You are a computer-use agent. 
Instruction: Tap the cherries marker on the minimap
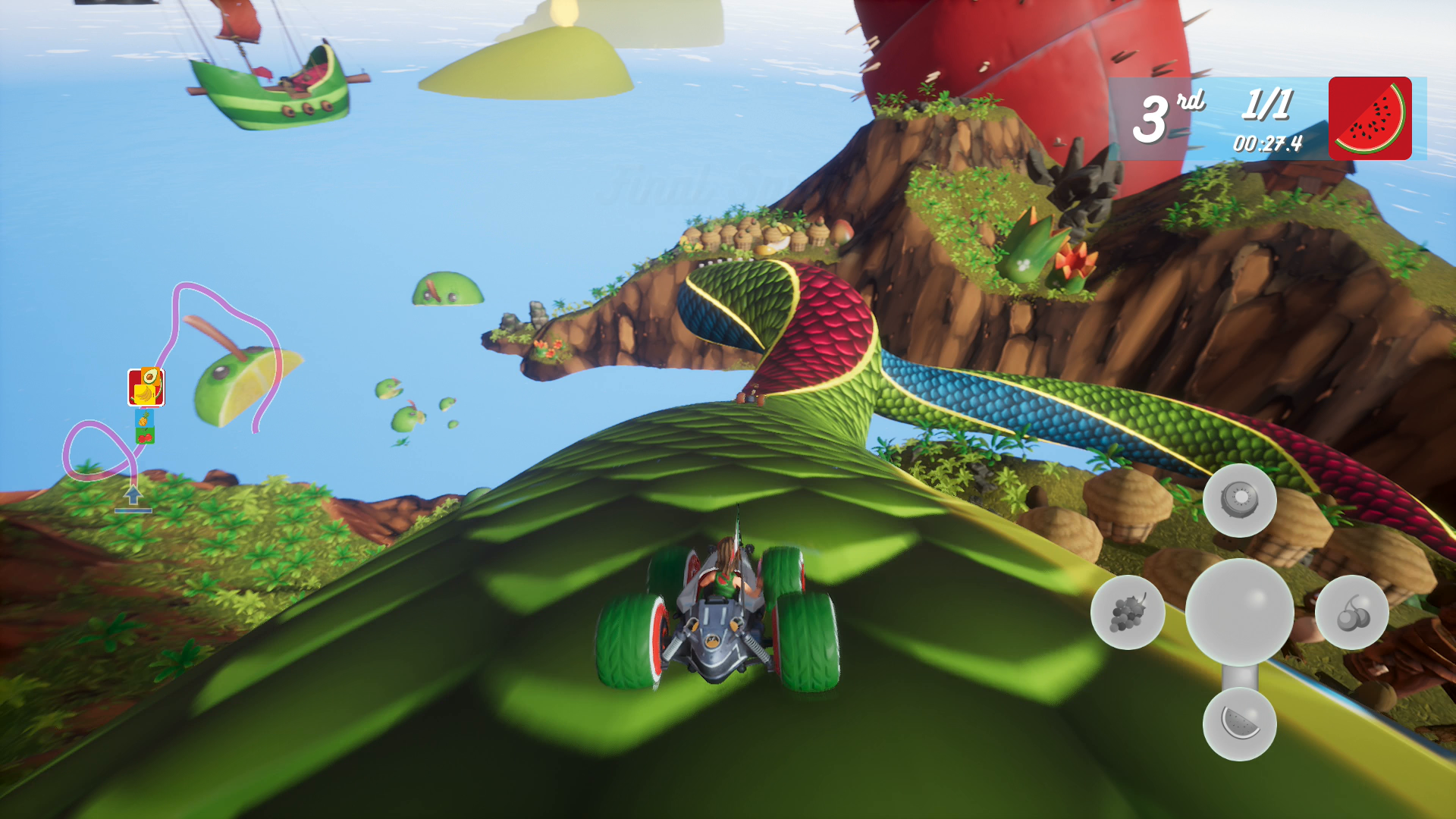[x=145, y=436]
